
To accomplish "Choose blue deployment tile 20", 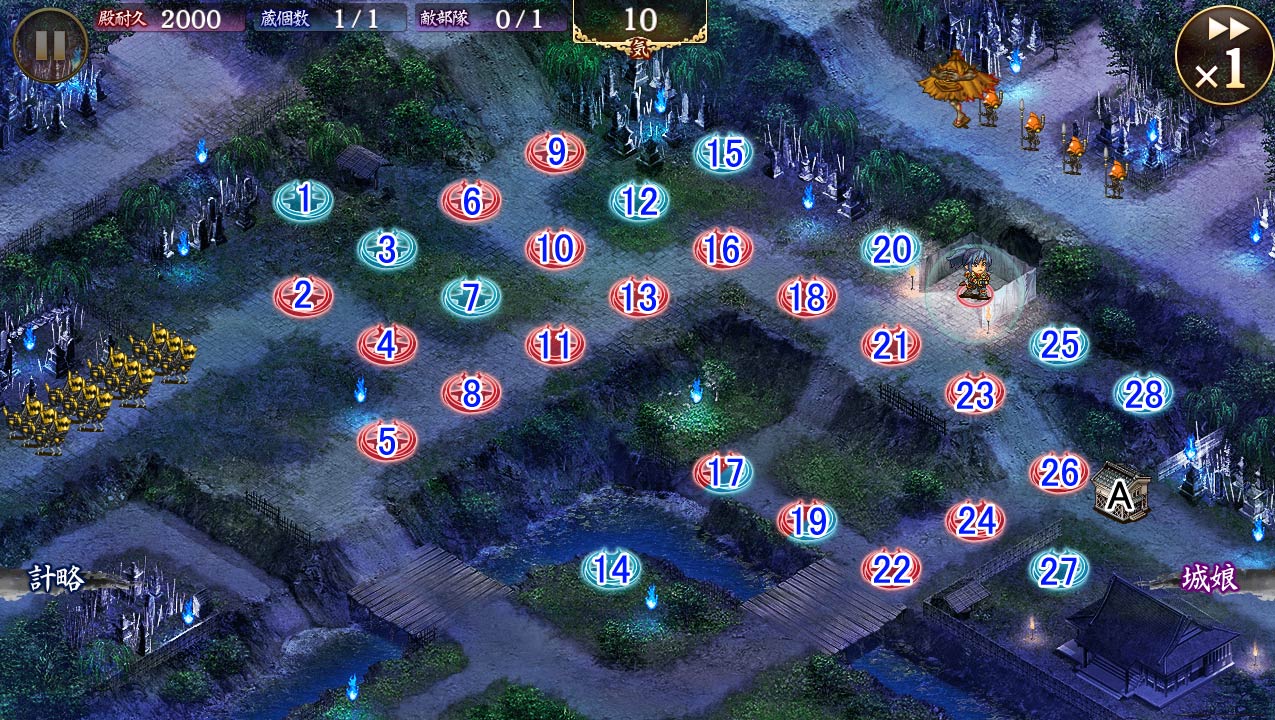I will [891, 249].
